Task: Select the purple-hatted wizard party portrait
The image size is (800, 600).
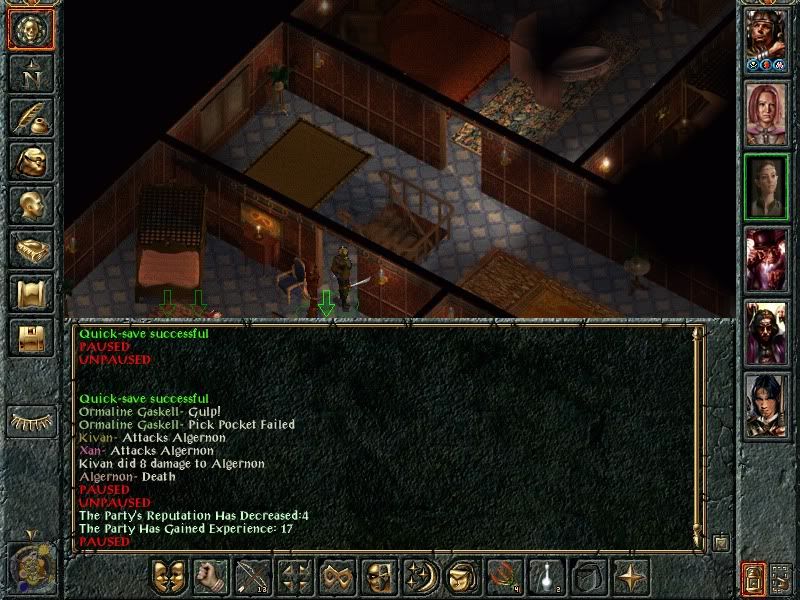Action: [x=767, y=257]
